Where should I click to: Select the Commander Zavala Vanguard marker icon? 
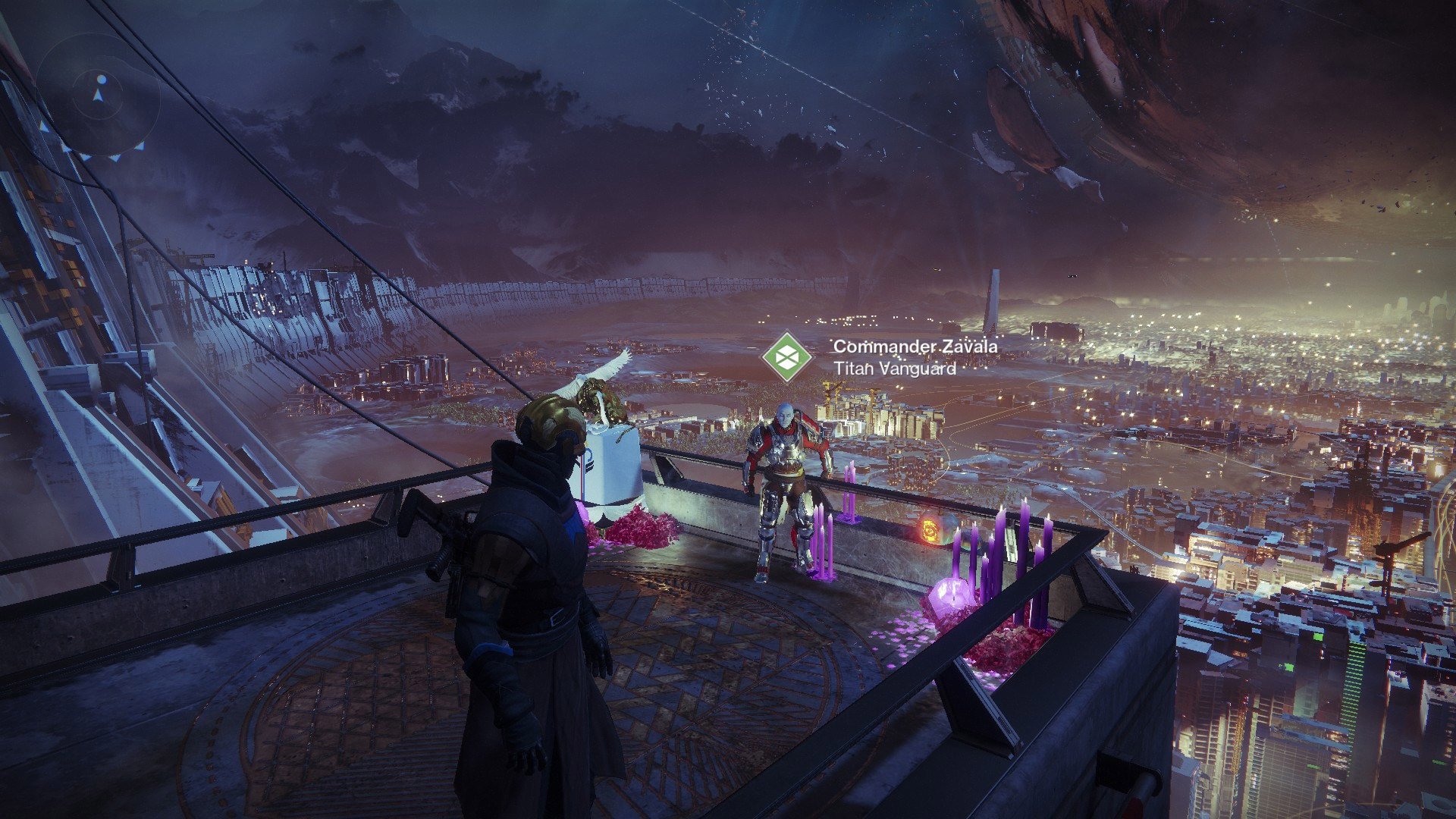click(786, 357)
